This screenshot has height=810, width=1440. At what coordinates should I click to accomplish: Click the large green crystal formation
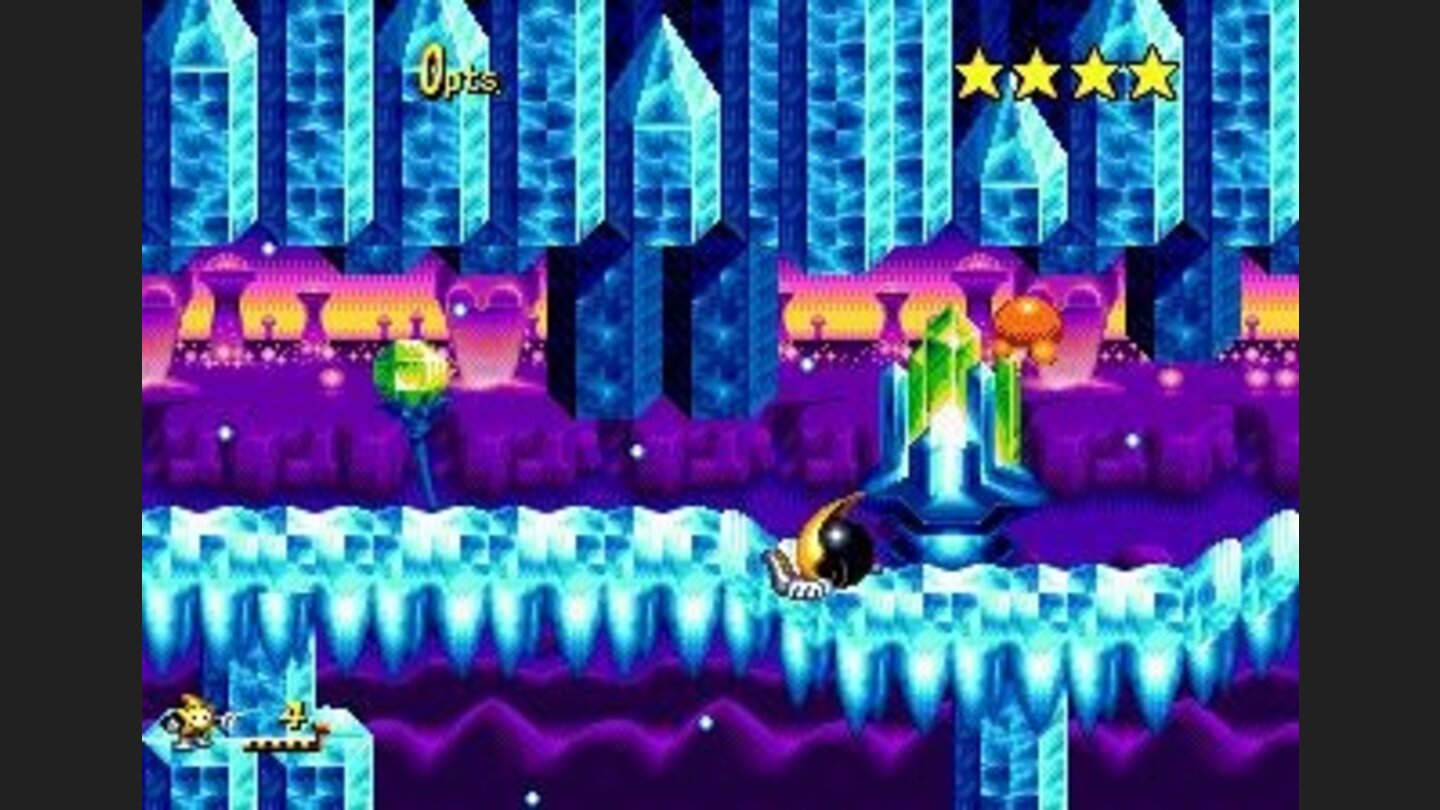[x=944, y=390]
